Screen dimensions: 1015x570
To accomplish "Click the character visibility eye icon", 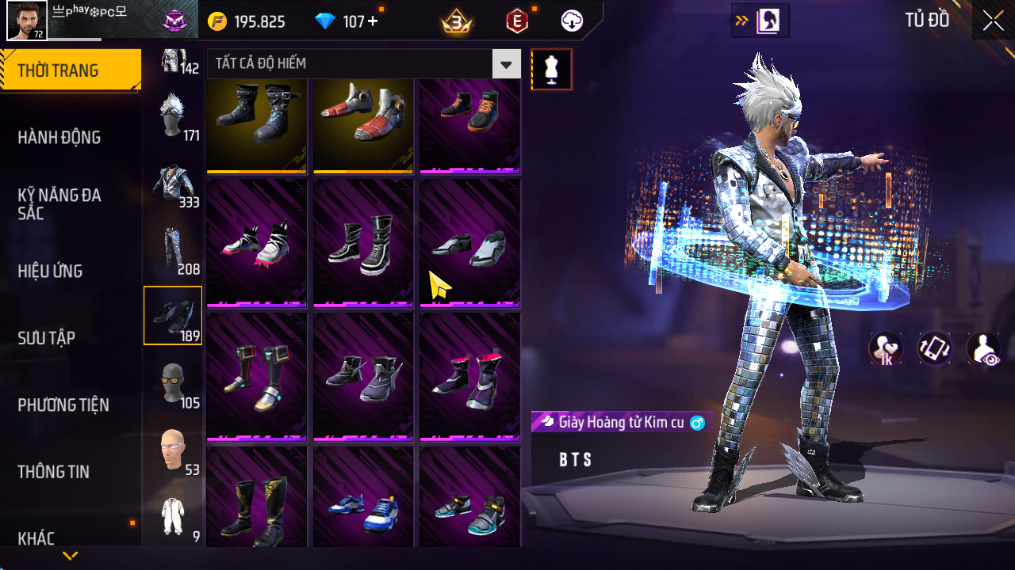I will (x=984, y=349).
